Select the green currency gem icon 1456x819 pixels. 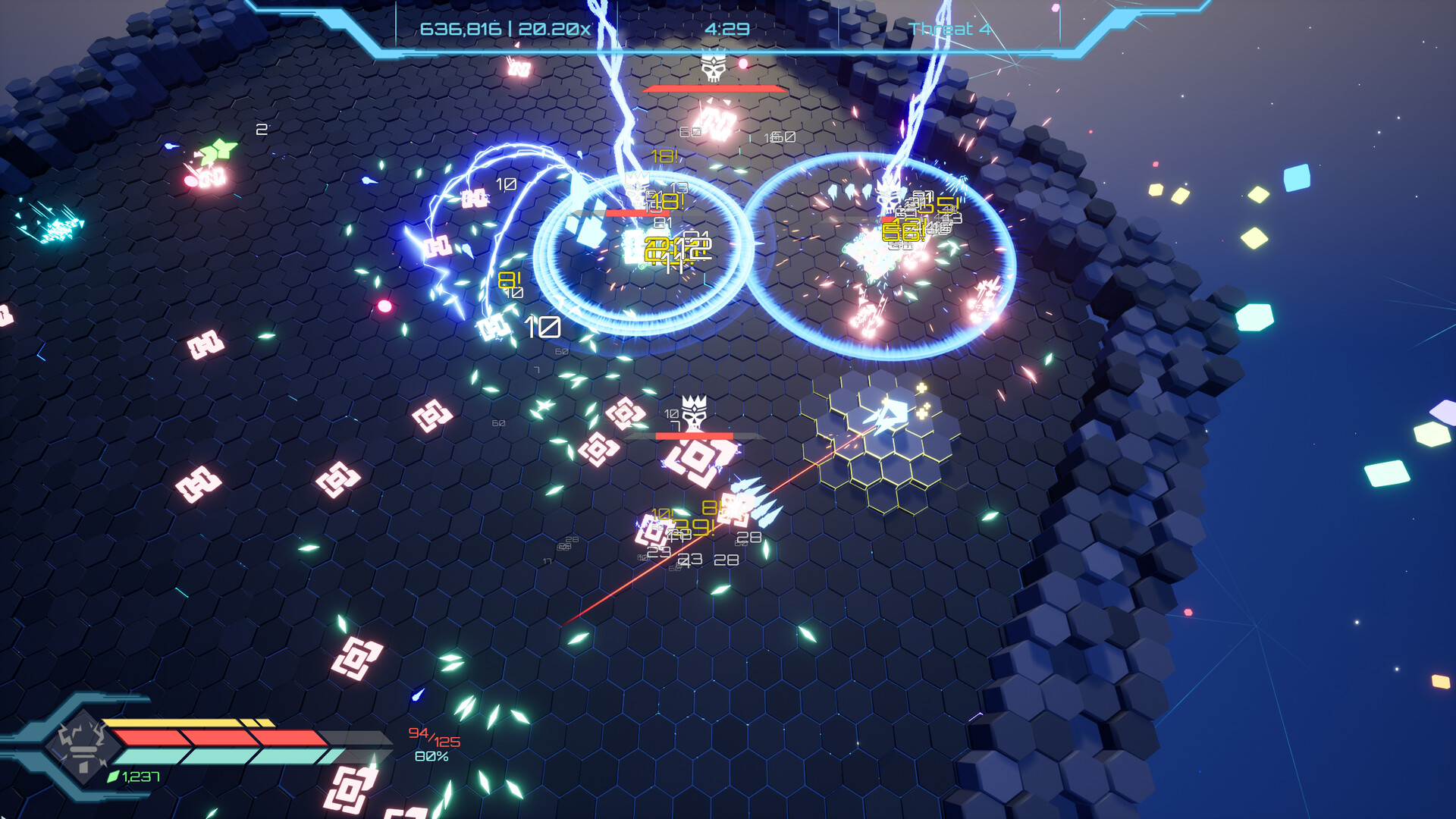coord(112,774)
